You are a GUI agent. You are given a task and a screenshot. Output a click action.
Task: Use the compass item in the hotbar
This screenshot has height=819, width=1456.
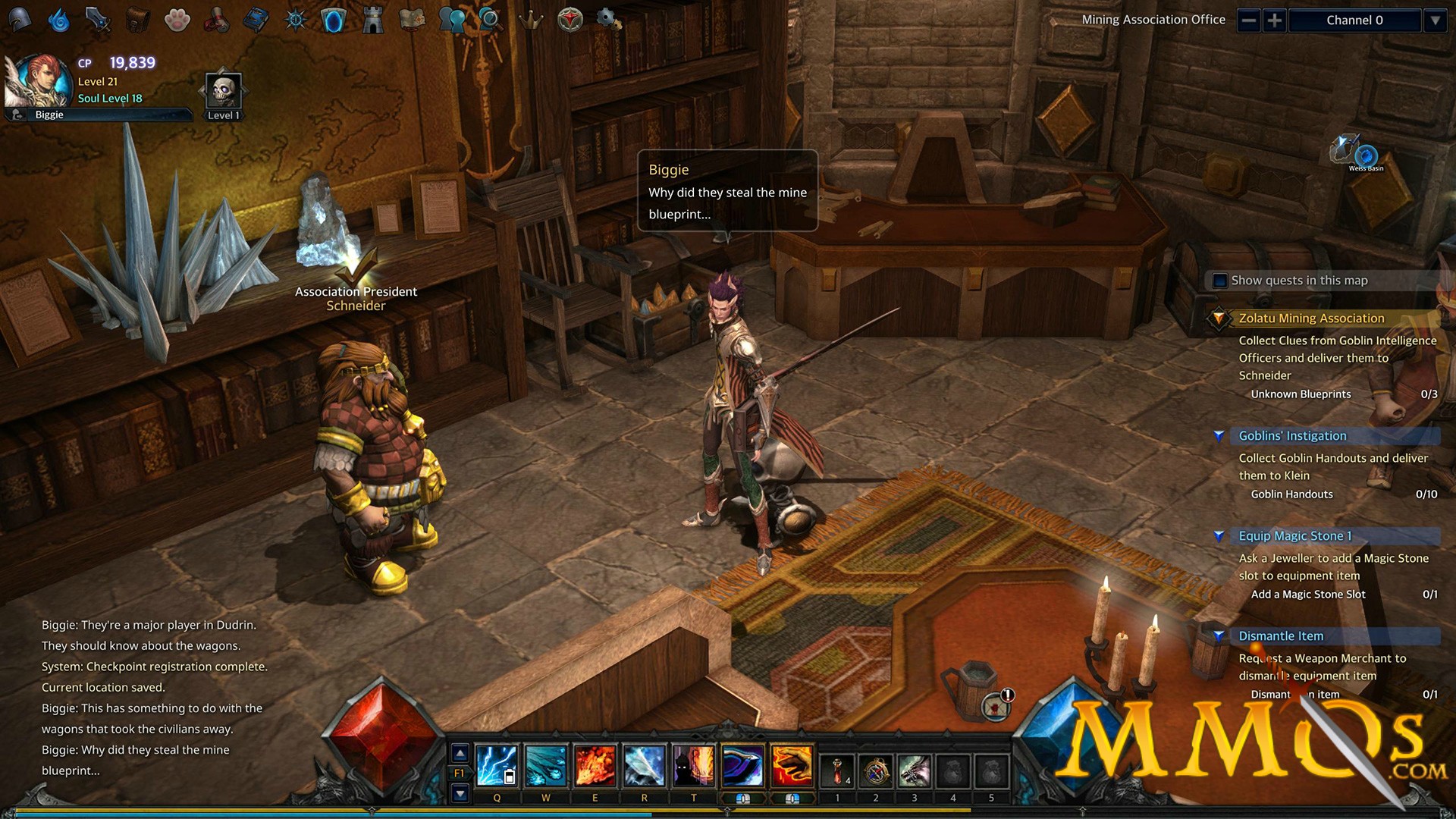point(876,771)
